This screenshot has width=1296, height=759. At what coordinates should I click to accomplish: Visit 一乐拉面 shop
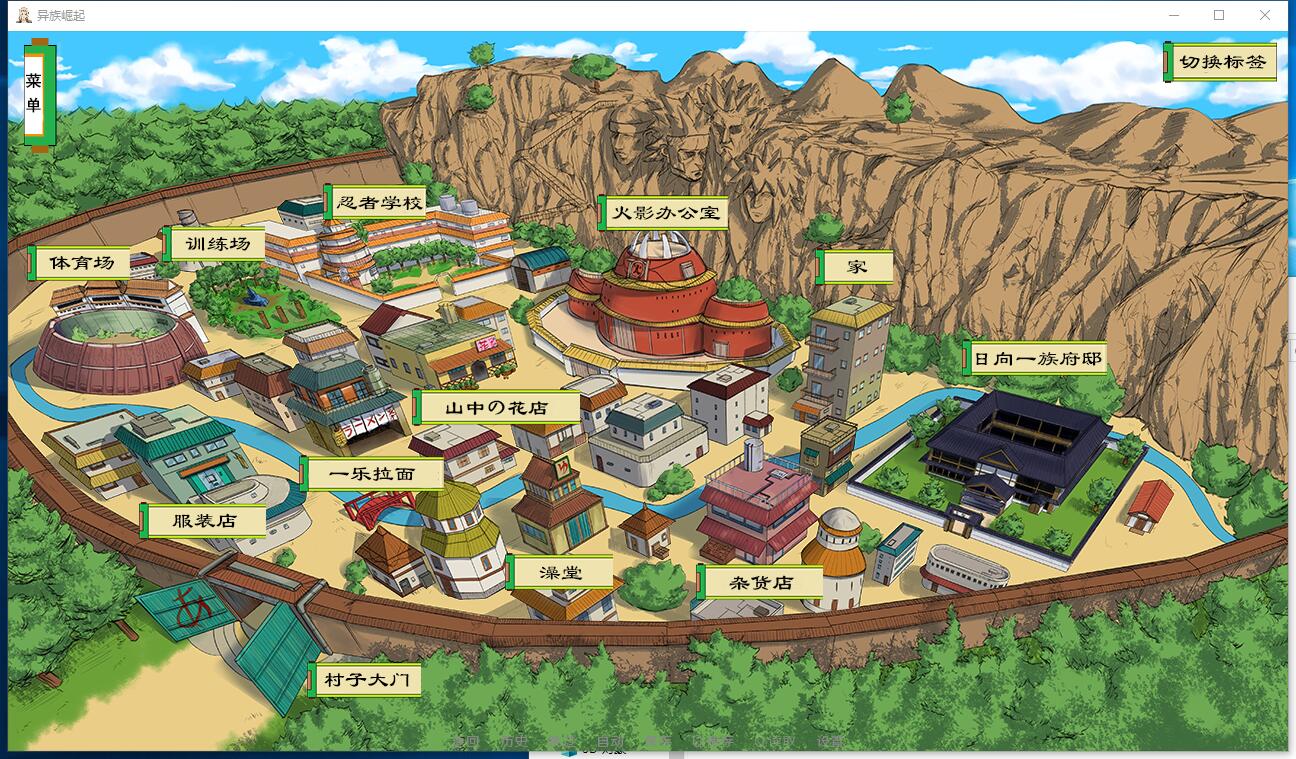[372, 474]
